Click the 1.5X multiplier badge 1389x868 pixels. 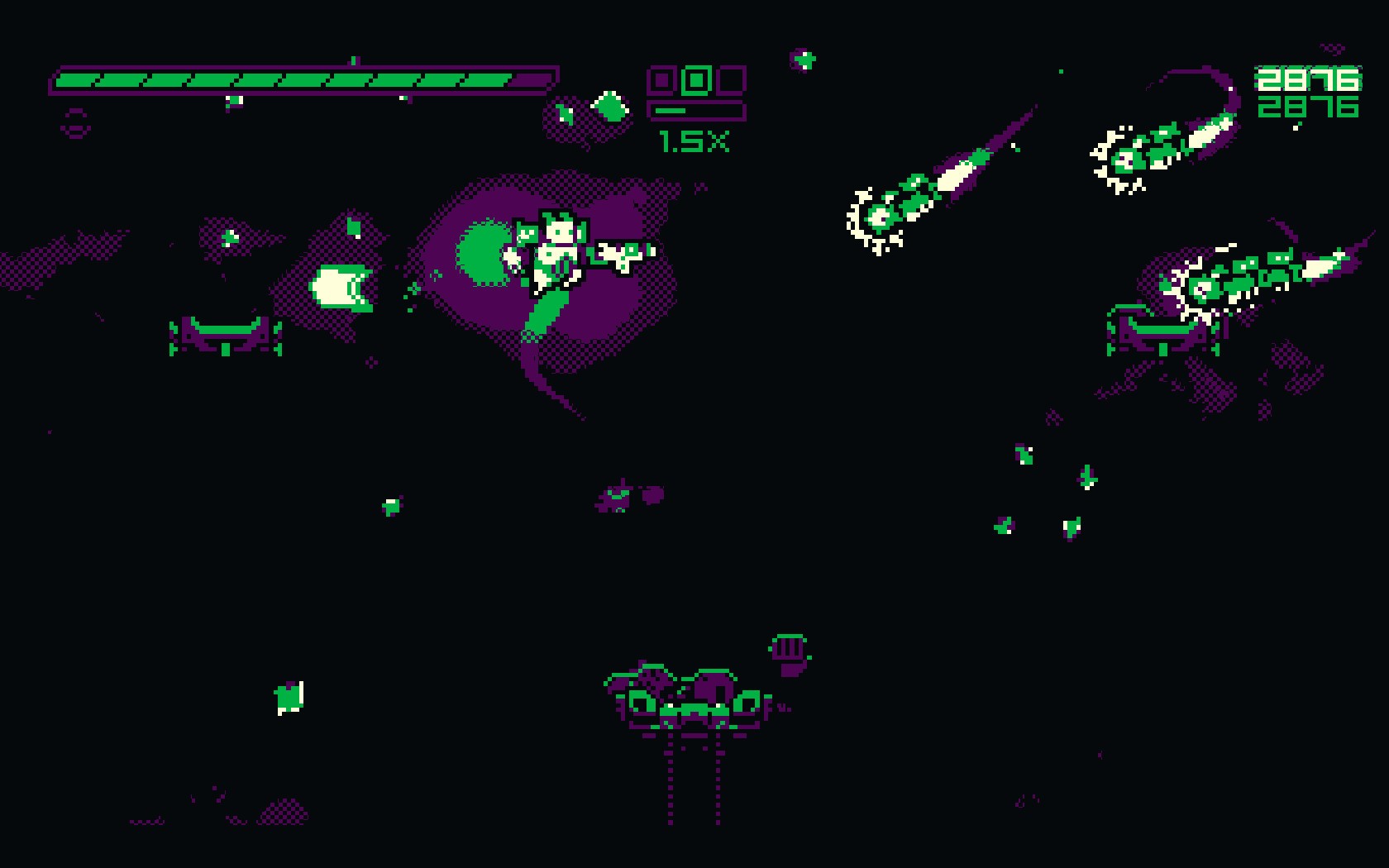point(694,142)
